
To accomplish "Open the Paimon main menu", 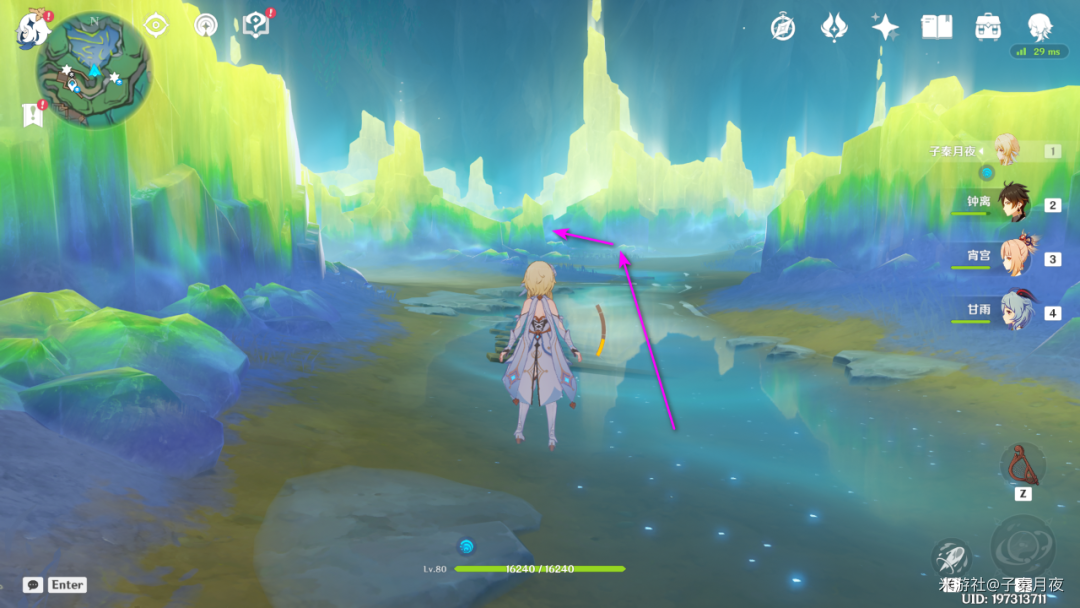I will (32, 28).
